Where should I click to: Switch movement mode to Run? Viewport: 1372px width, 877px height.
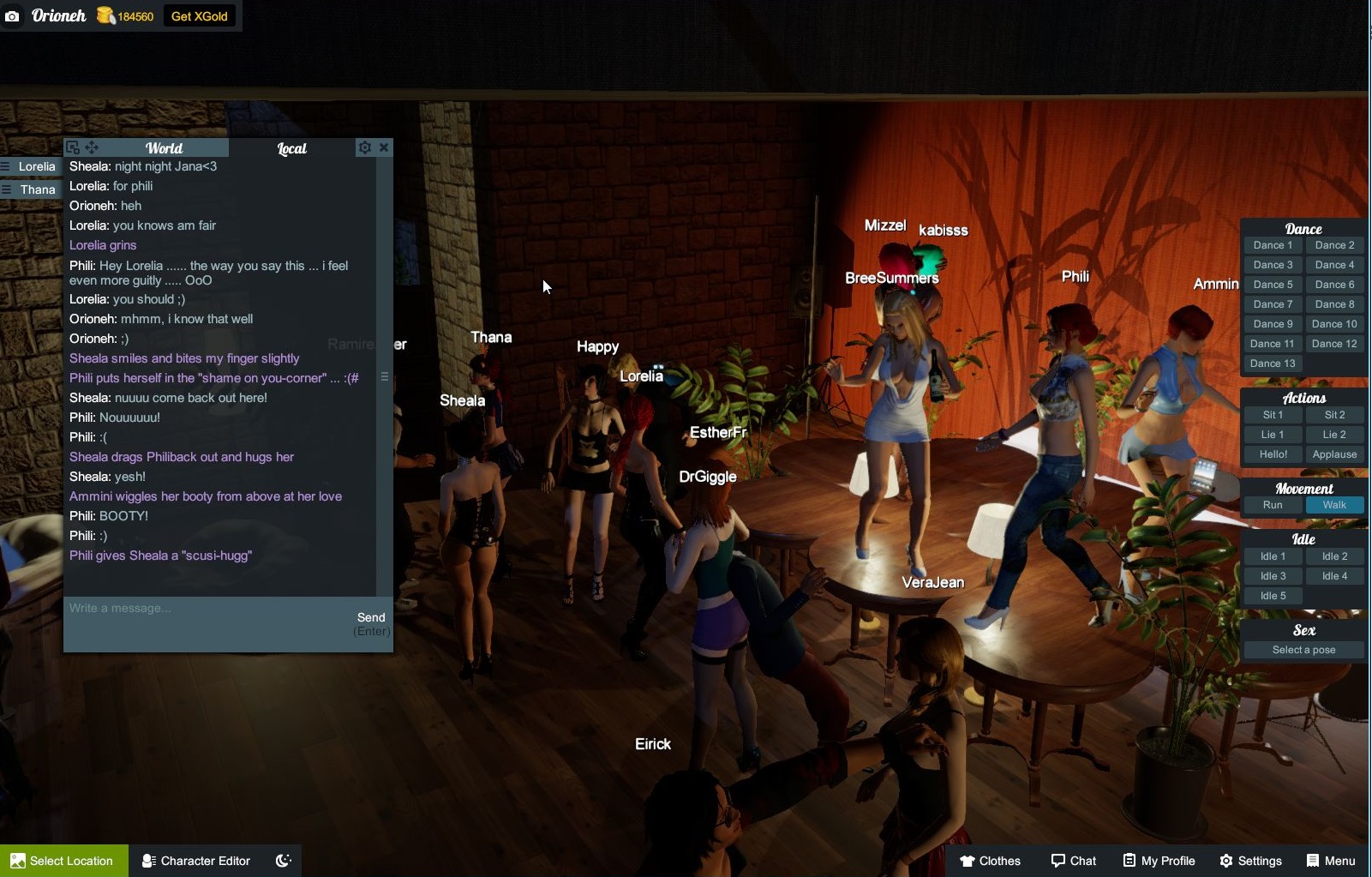[1273, 505]
